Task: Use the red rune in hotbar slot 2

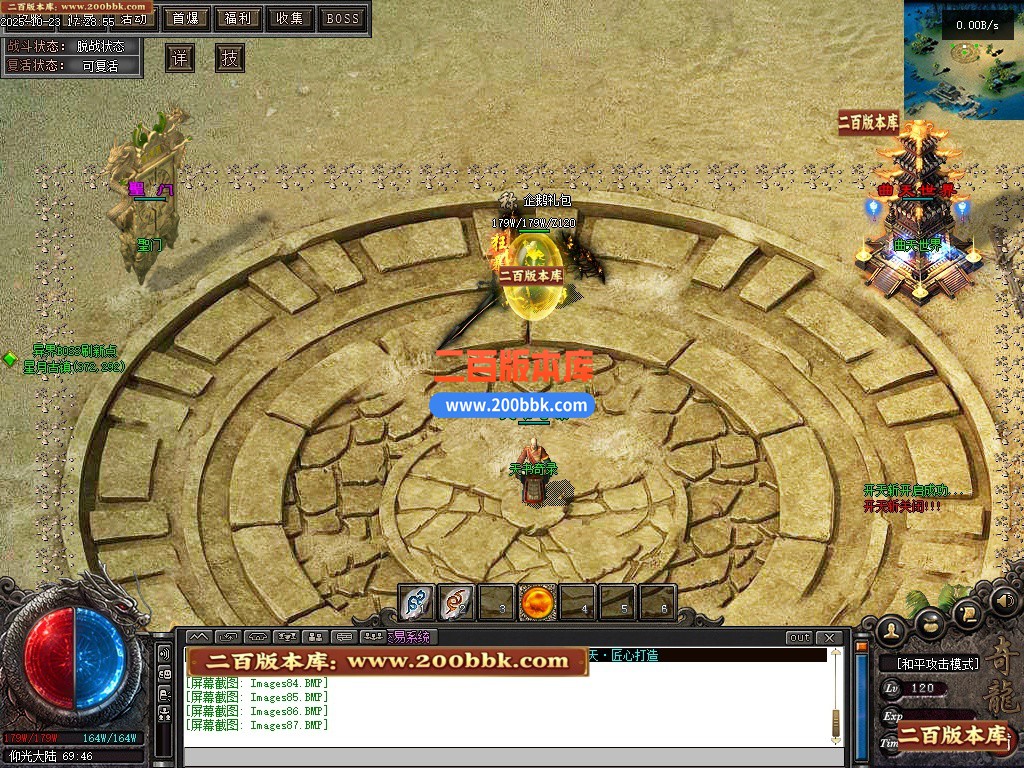Action: pyautogui.click(x=457, y=602)
